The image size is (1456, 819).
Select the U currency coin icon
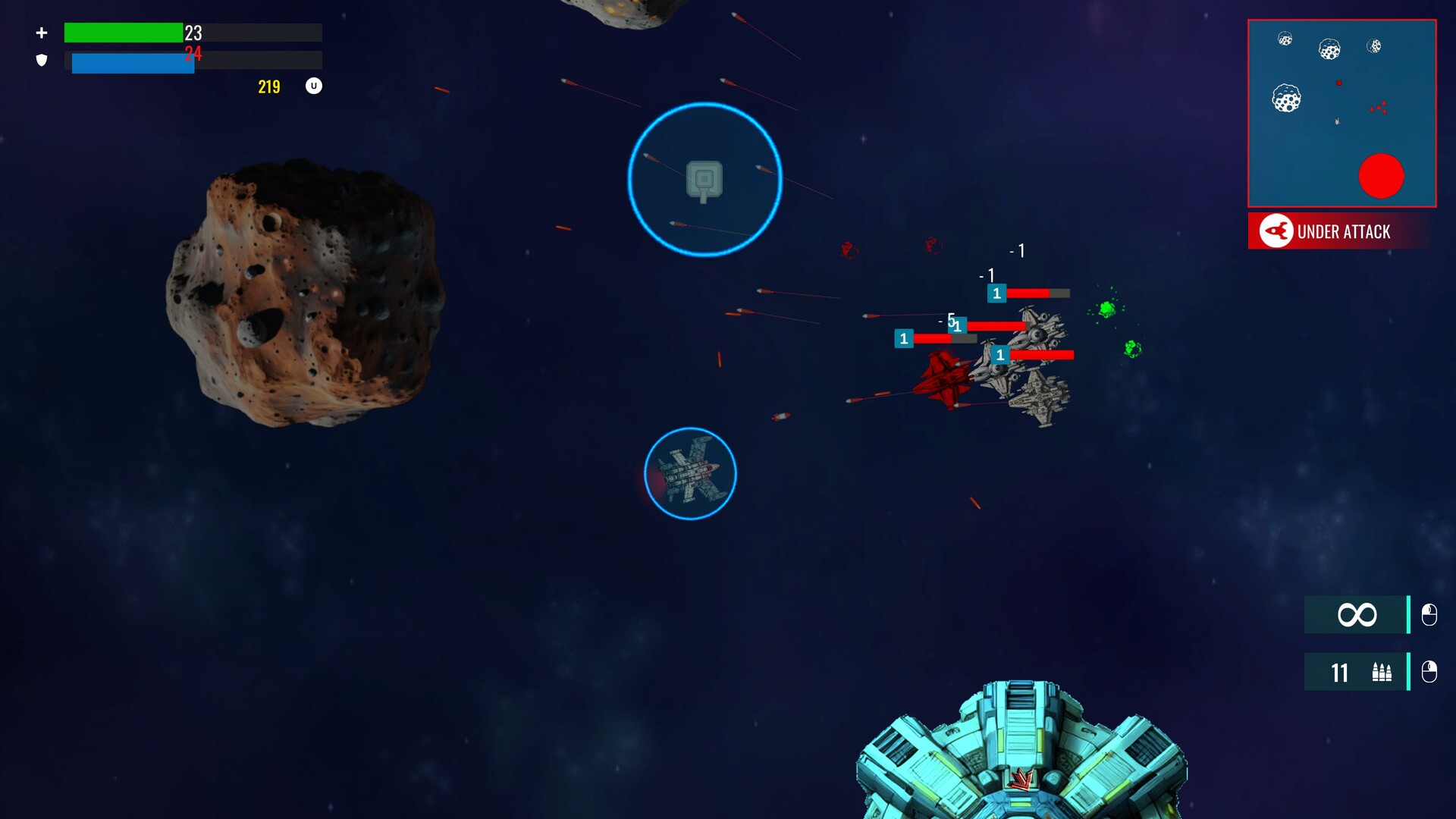313,86
